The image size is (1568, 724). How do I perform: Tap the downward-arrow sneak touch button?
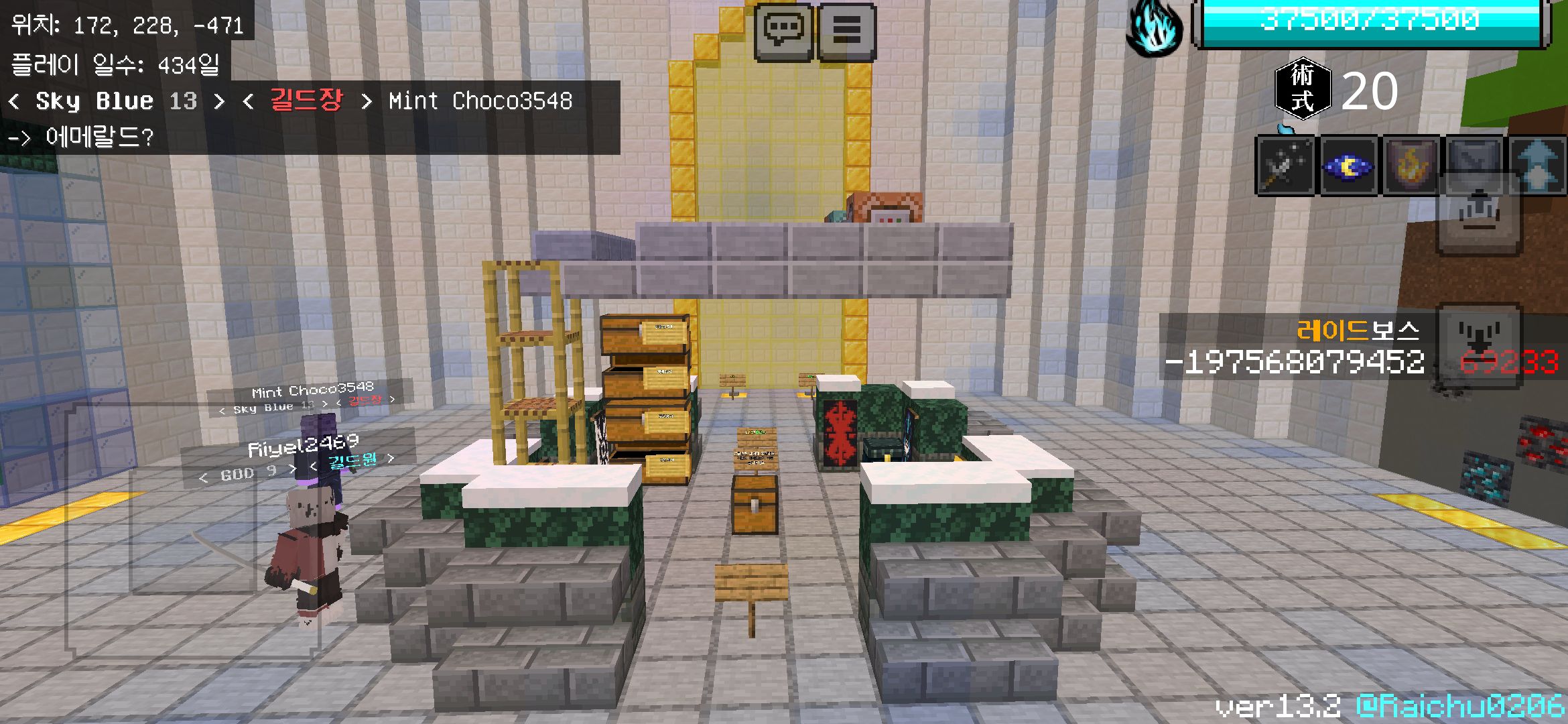(x=1480, y=345)
